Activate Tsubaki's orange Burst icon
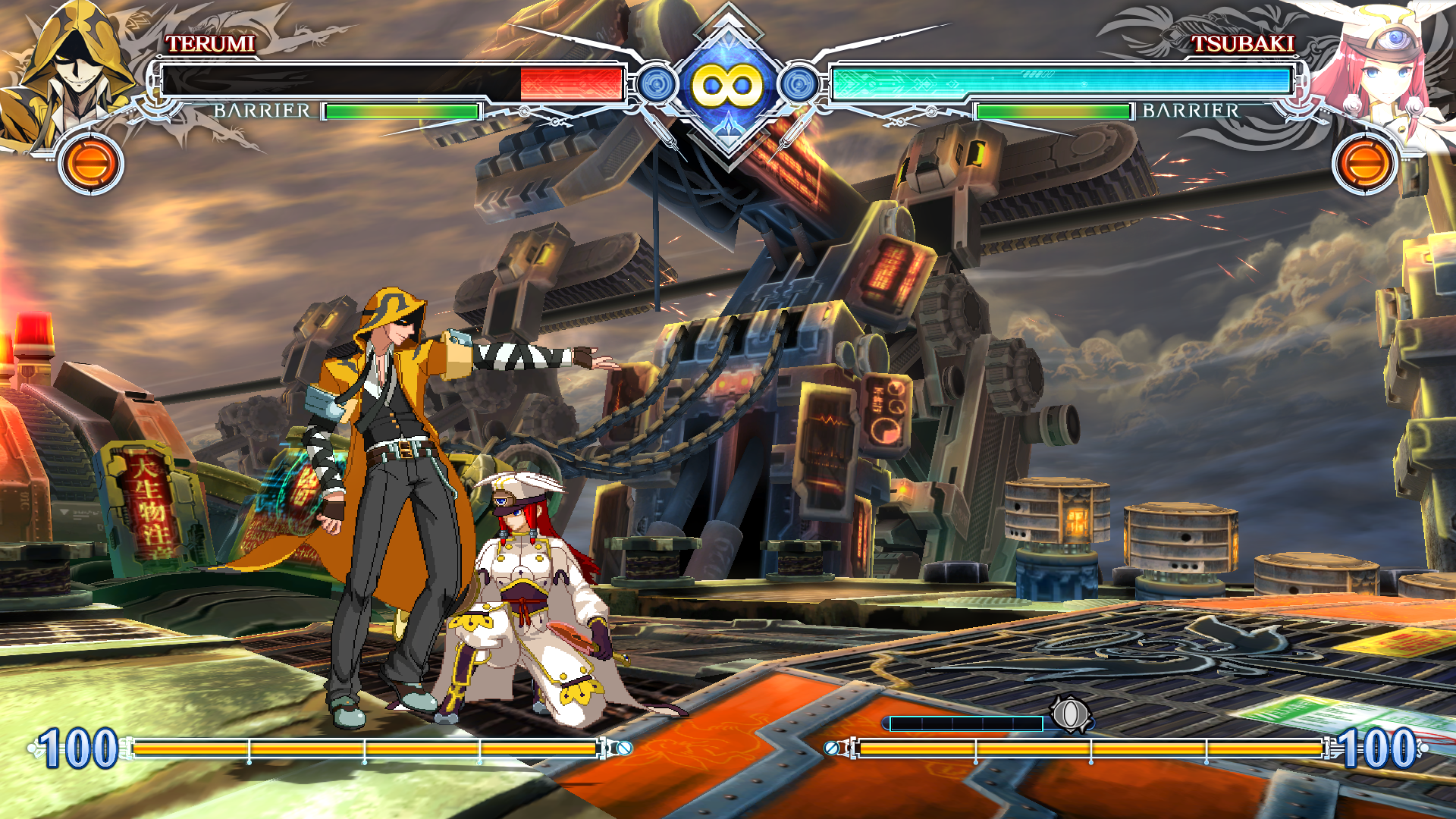This screenshot has height=819, width=1456. (1364, 163)
